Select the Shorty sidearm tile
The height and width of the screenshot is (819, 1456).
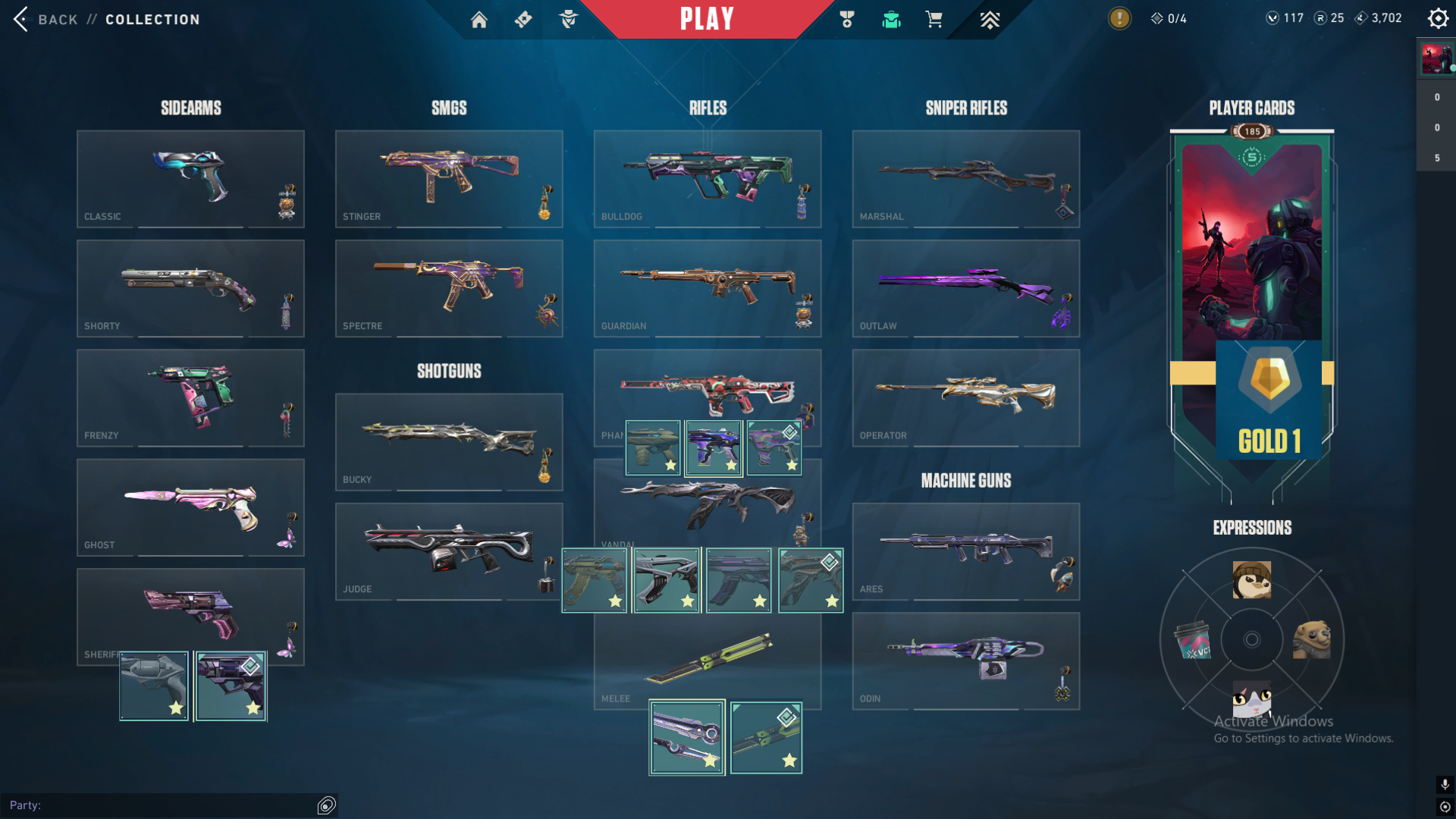click(x=190, y=288)
